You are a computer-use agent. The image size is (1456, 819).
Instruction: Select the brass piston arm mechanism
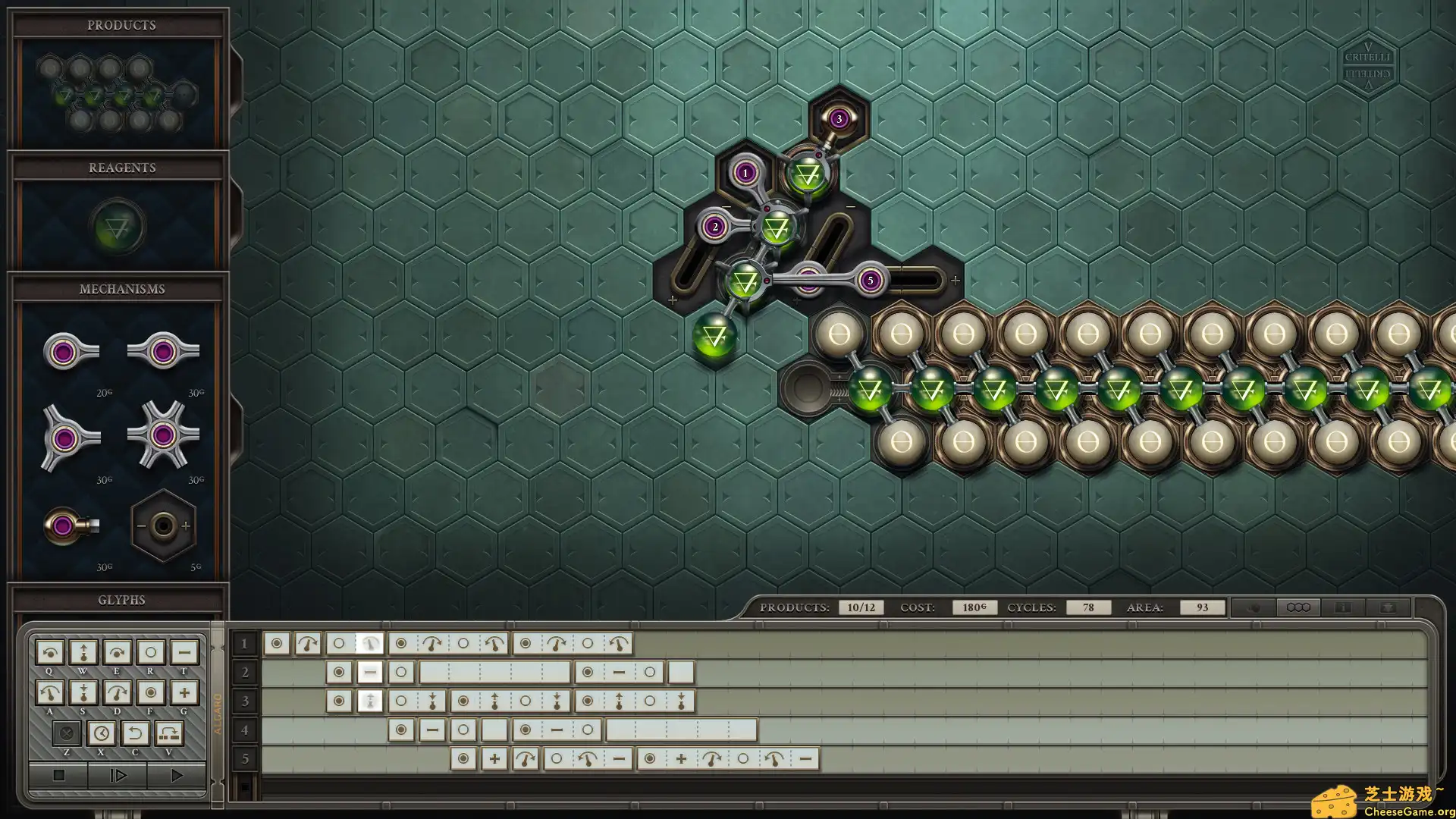click(70, 526)
